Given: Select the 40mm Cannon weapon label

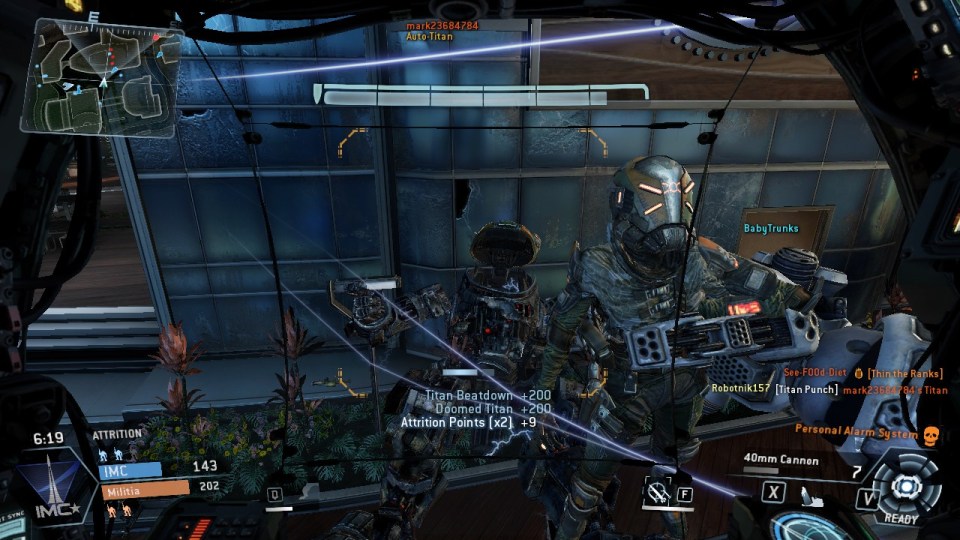Looking at the screenshot, I should [781, 461].
